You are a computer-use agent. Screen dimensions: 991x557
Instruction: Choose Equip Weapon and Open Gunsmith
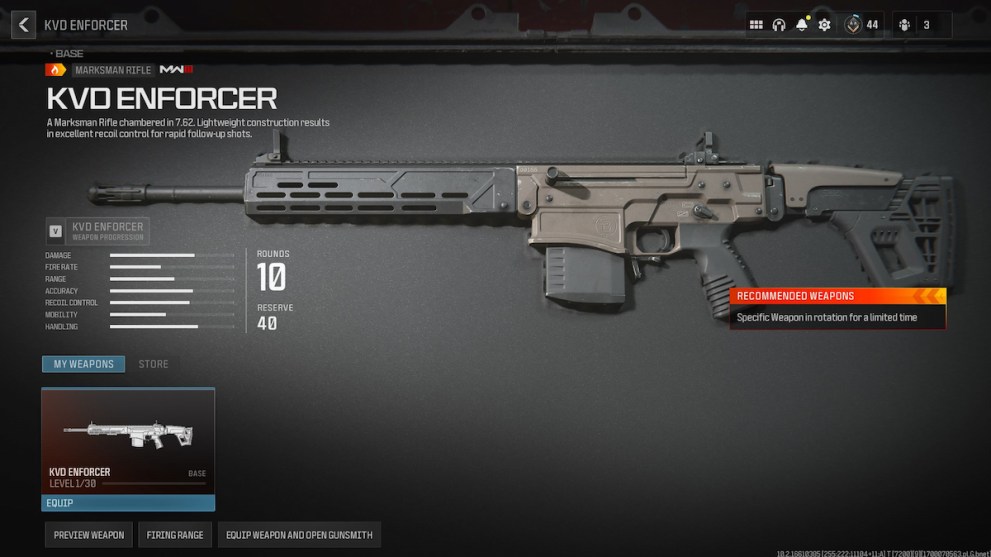pyautogui.click(x=299, y=535)
